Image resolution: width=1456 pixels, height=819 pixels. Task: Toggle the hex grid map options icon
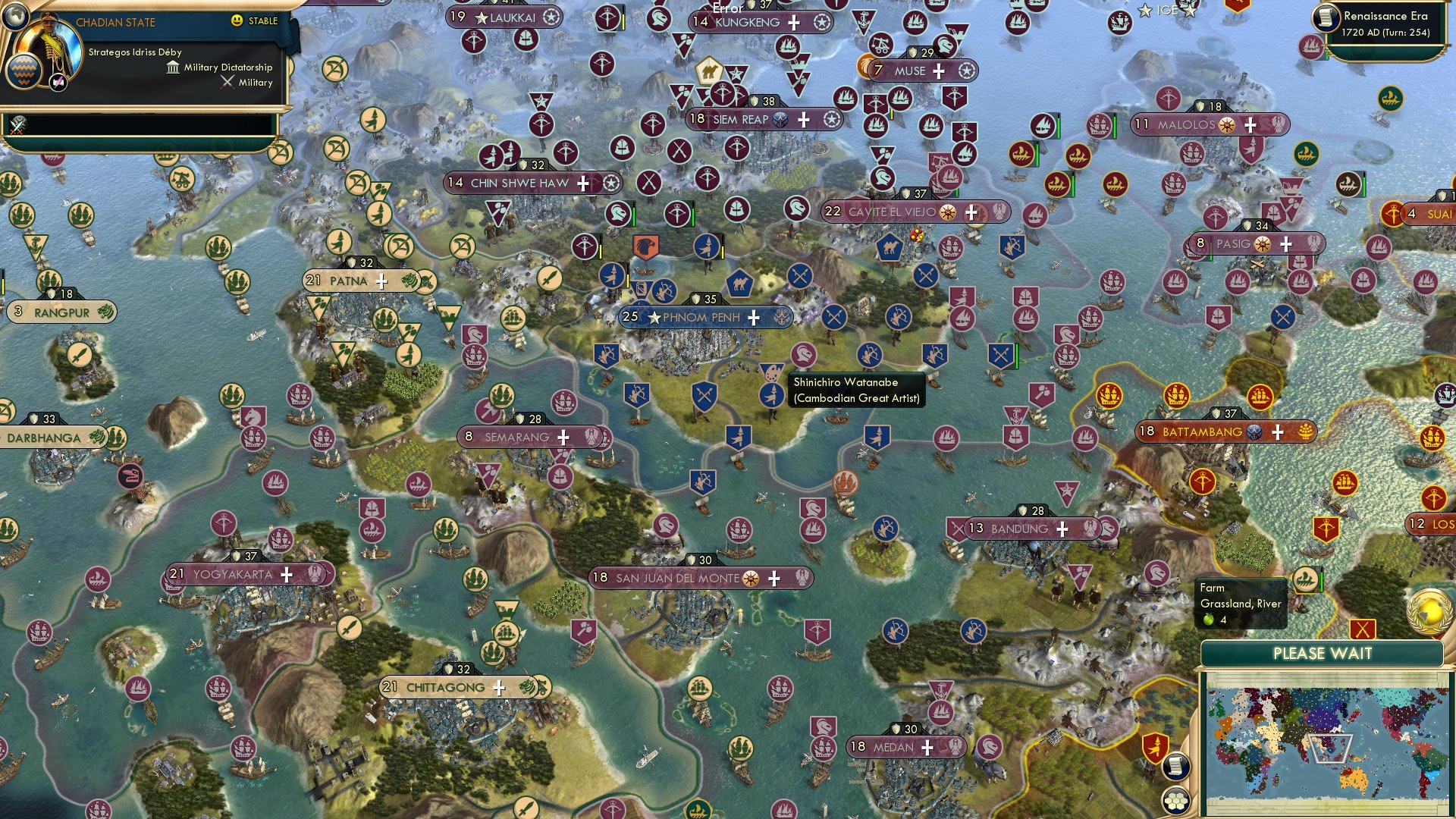1175,800
